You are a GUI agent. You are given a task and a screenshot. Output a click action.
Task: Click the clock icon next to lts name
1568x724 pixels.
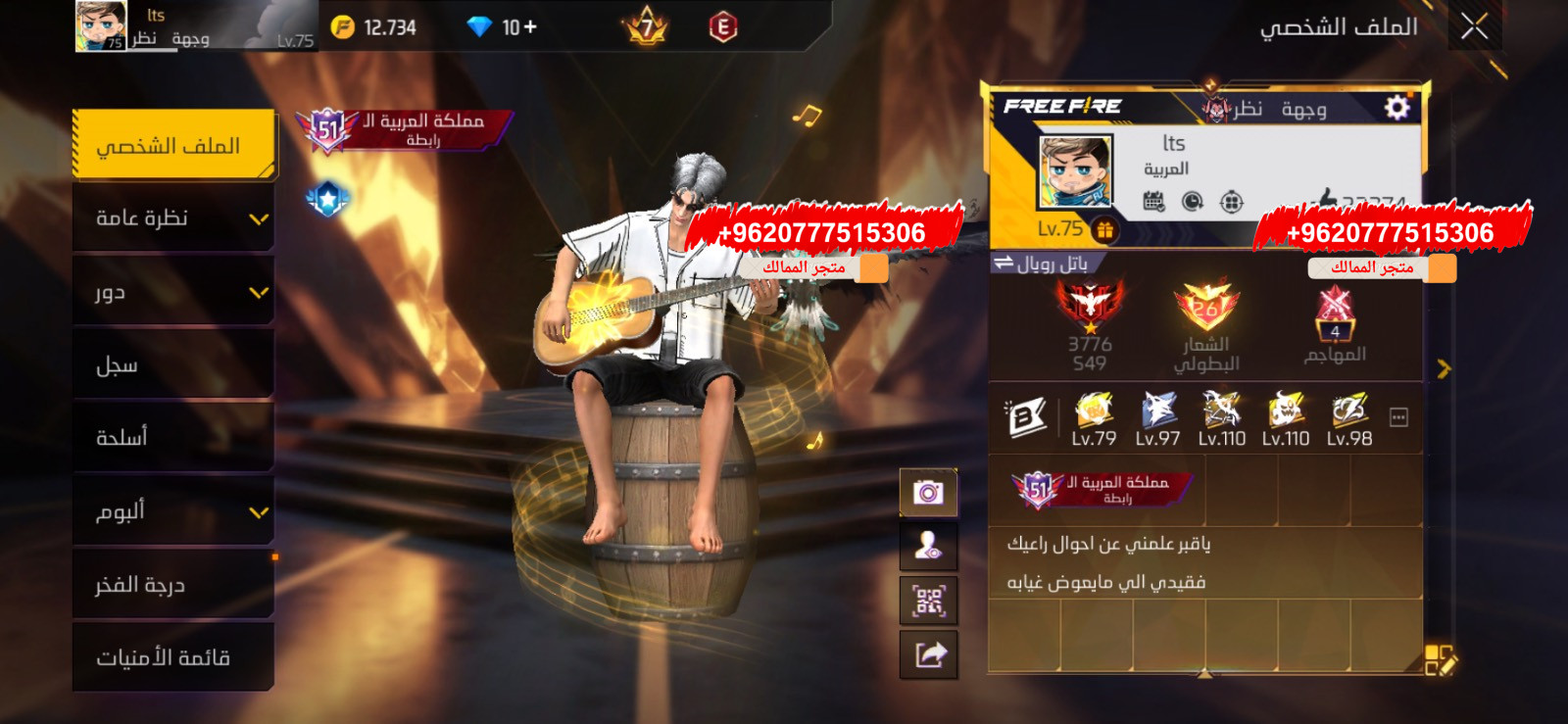1193,201
